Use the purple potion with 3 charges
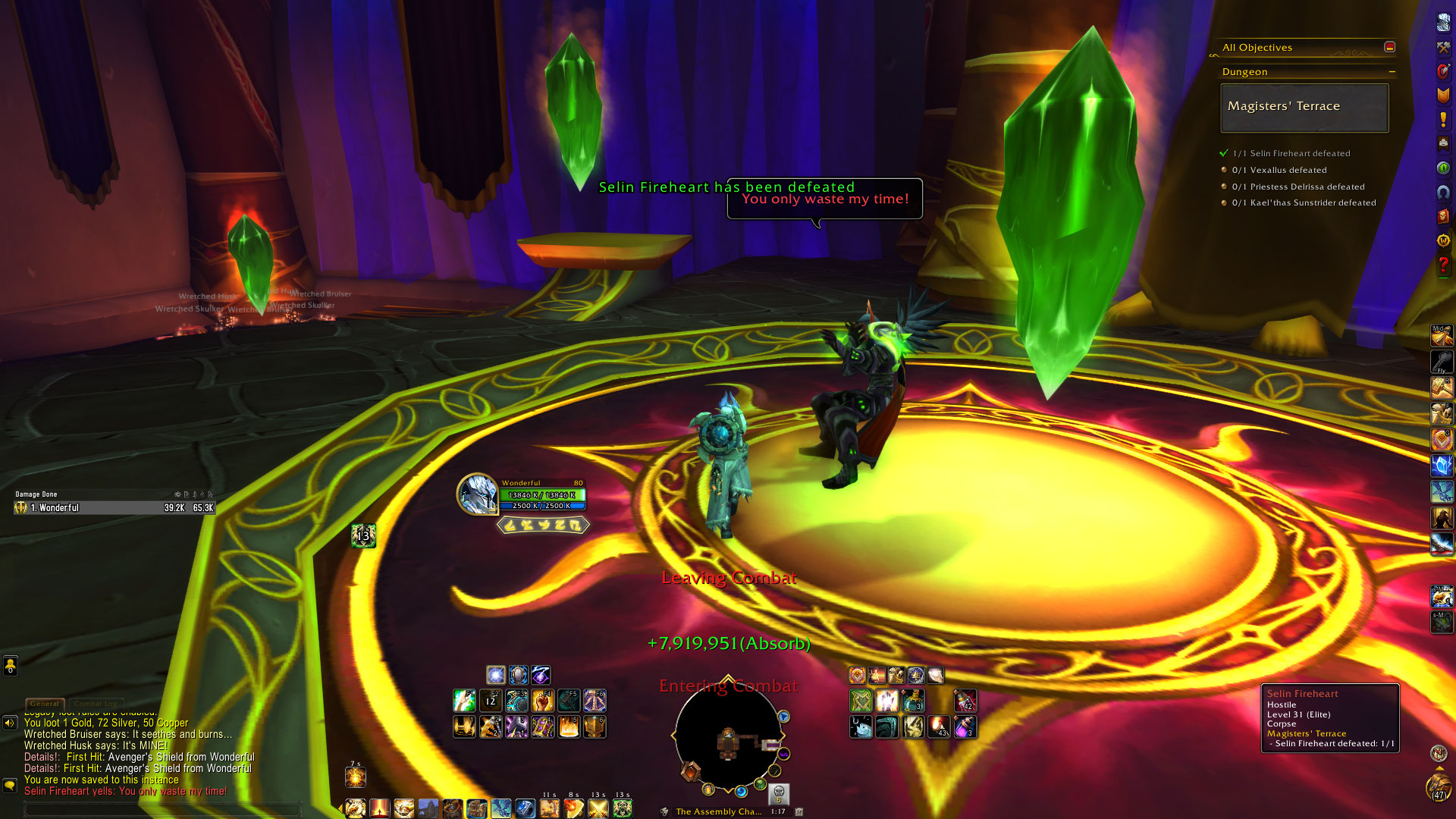The height and width of the screenshot is (819, 1456). click(x=965, y=727)
